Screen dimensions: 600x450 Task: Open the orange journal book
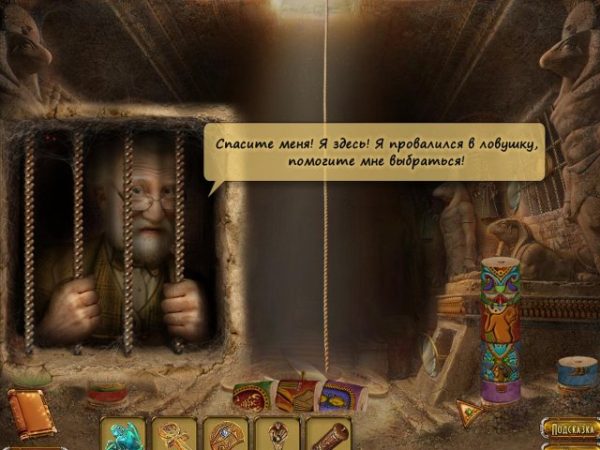31,411
